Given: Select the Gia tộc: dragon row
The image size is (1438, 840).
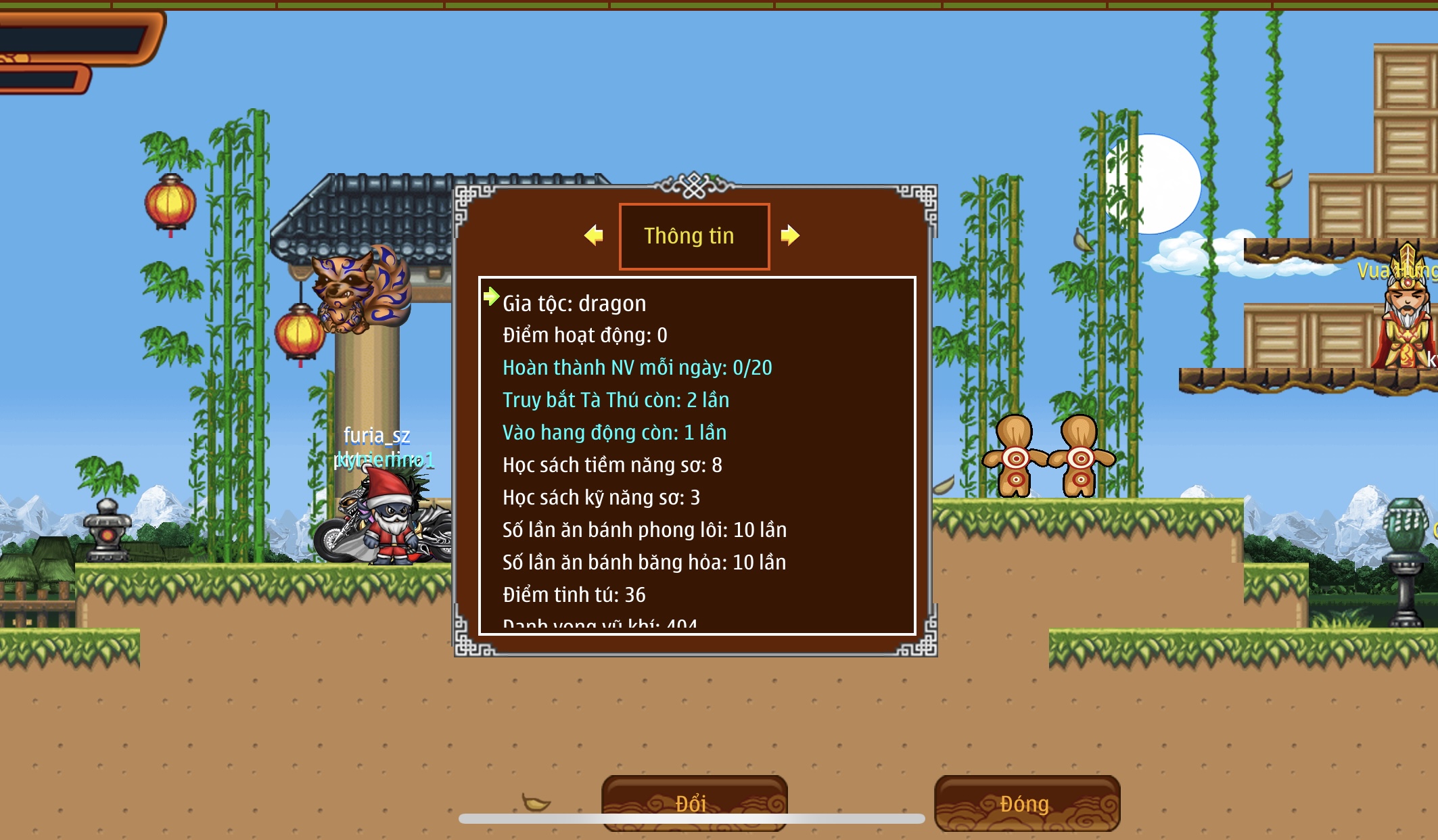Looking at the screenshot, I should [x=574, y=304].
